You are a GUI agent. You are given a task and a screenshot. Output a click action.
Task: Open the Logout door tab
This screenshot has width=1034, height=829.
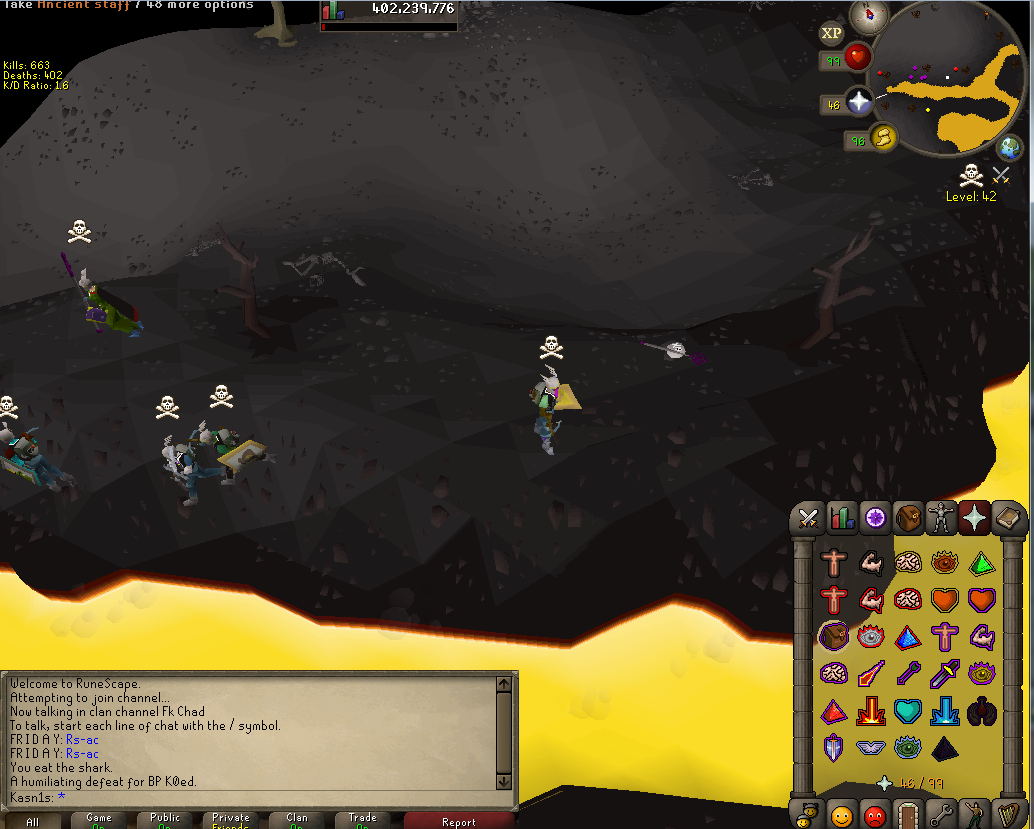point(907,814)
